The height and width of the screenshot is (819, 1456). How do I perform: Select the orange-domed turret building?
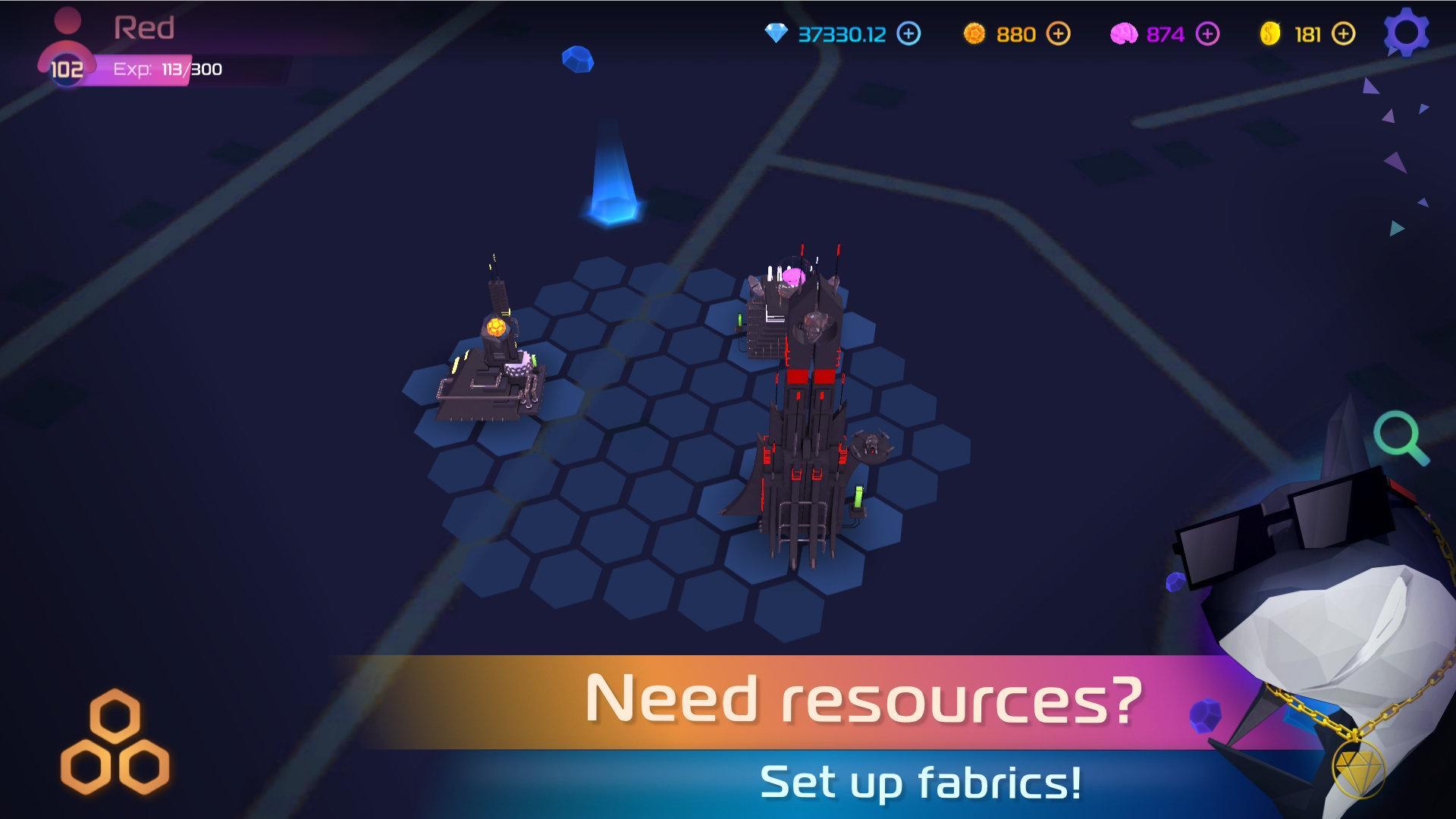tap(493, 349)
